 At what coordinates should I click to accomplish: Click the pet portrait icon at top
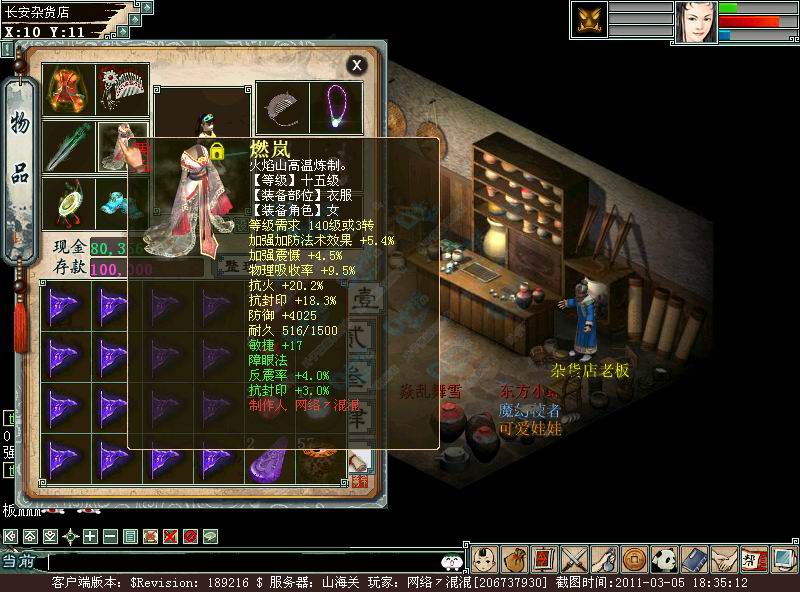pos(590,20)
